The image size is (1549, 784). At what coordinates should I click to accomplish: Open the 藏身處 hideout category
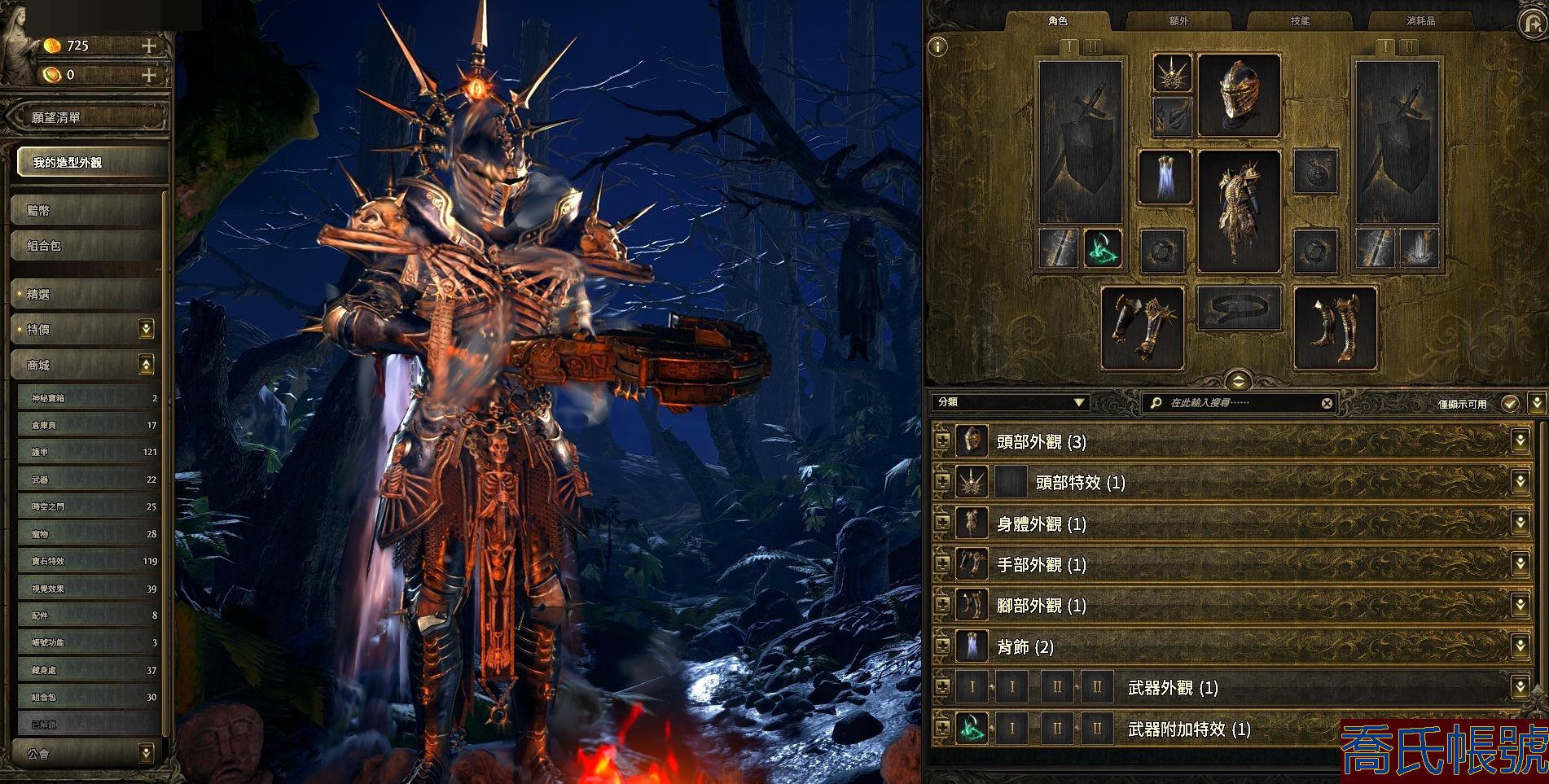(x=88, y=670)
